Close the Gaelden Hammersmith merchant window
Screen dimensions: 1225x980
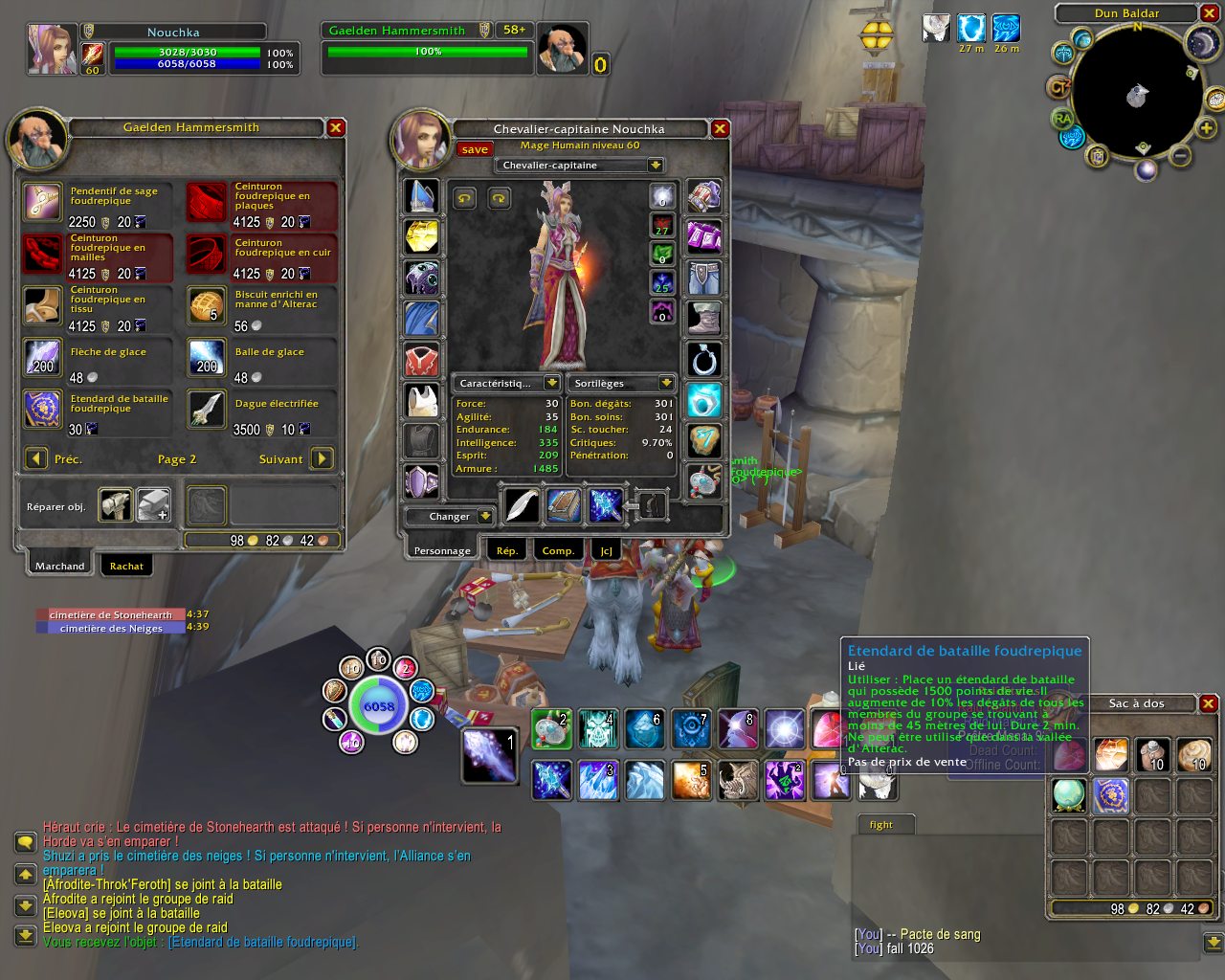(336, 128)
